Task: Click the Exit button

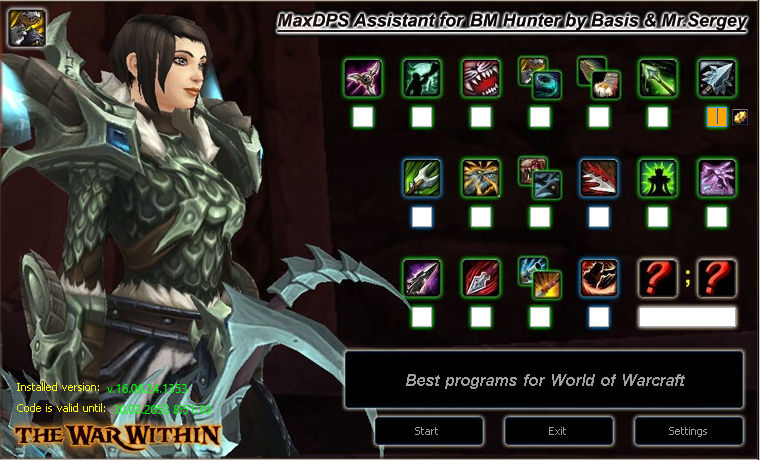Action: pyautogui.click(x=558, y=431)
